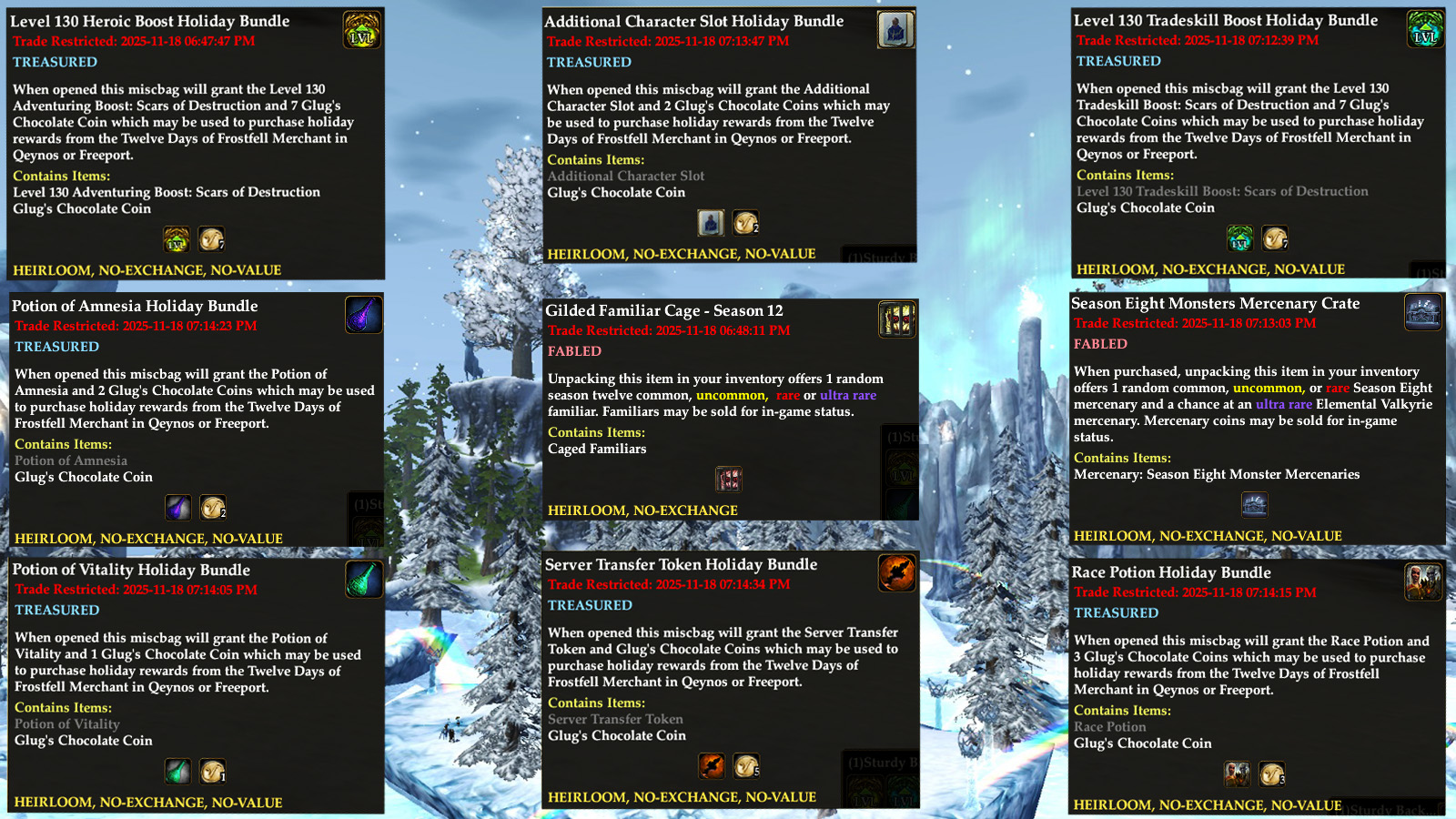Click the Potion of Vitality bundle's title icon

[363, 579]
